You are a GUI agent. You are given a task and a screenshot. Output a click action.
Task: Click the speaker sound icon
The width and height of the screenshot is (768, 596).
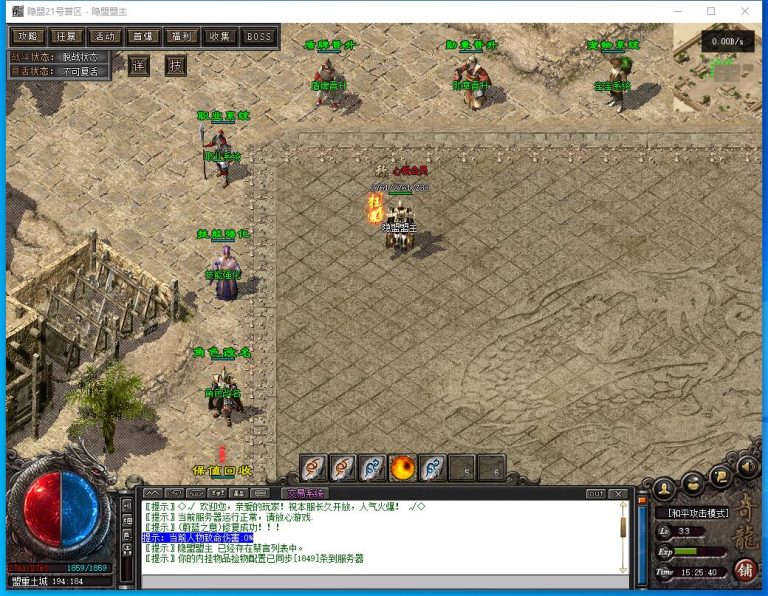point(748,466)
